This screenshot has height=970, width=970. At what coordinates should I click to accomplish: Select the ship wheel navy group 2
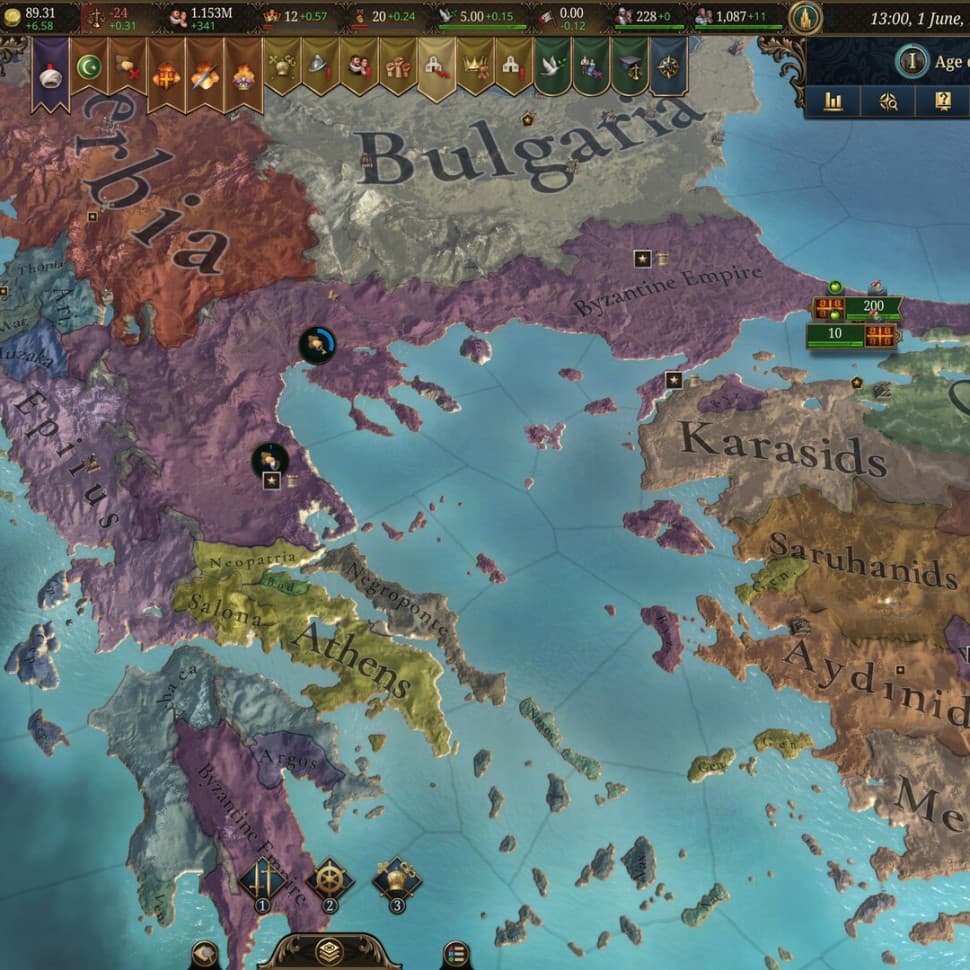329,884
